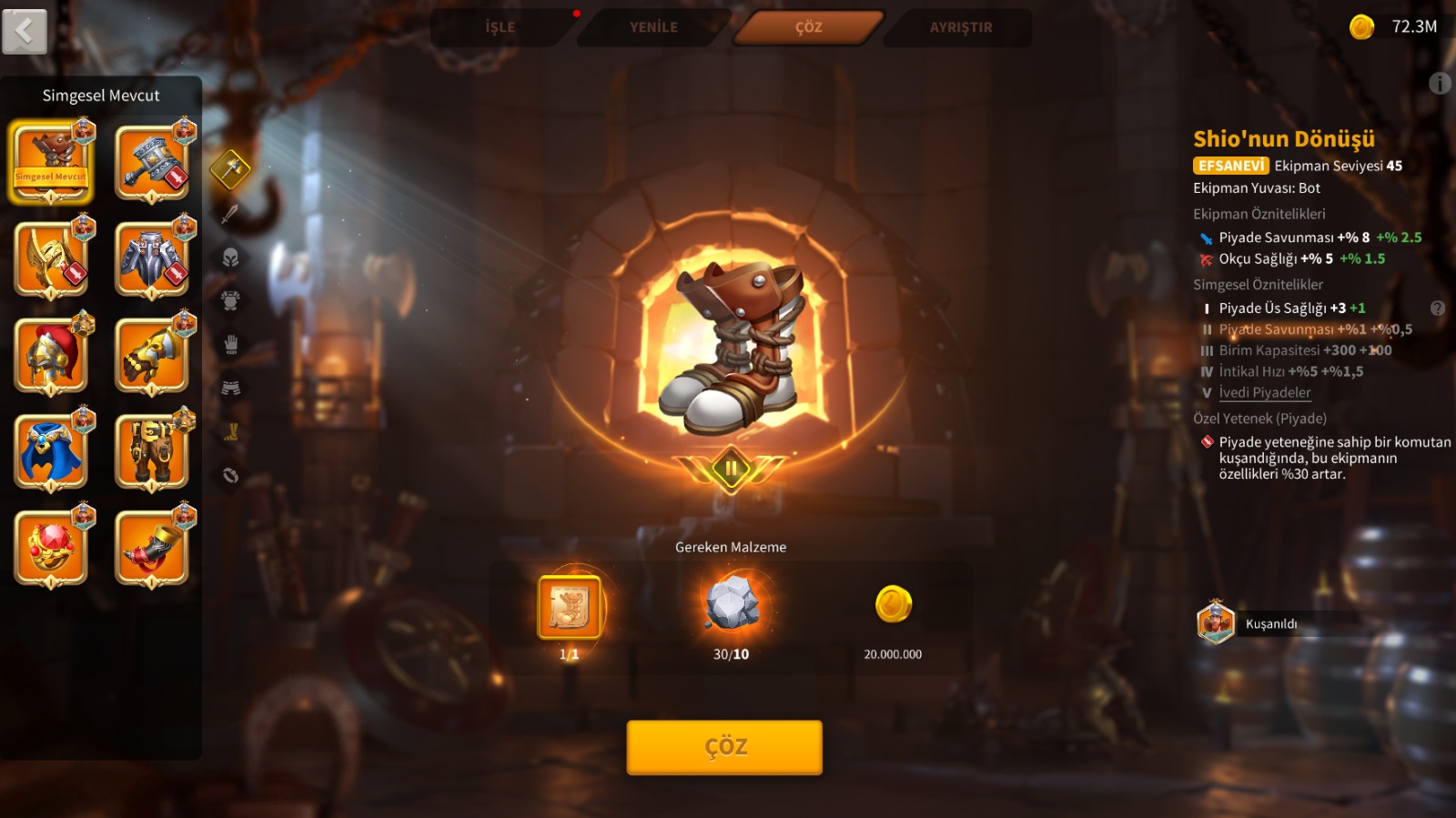Choose the blue cape armor item
This screenshot has width=1456, height=818.
point(51,451)
